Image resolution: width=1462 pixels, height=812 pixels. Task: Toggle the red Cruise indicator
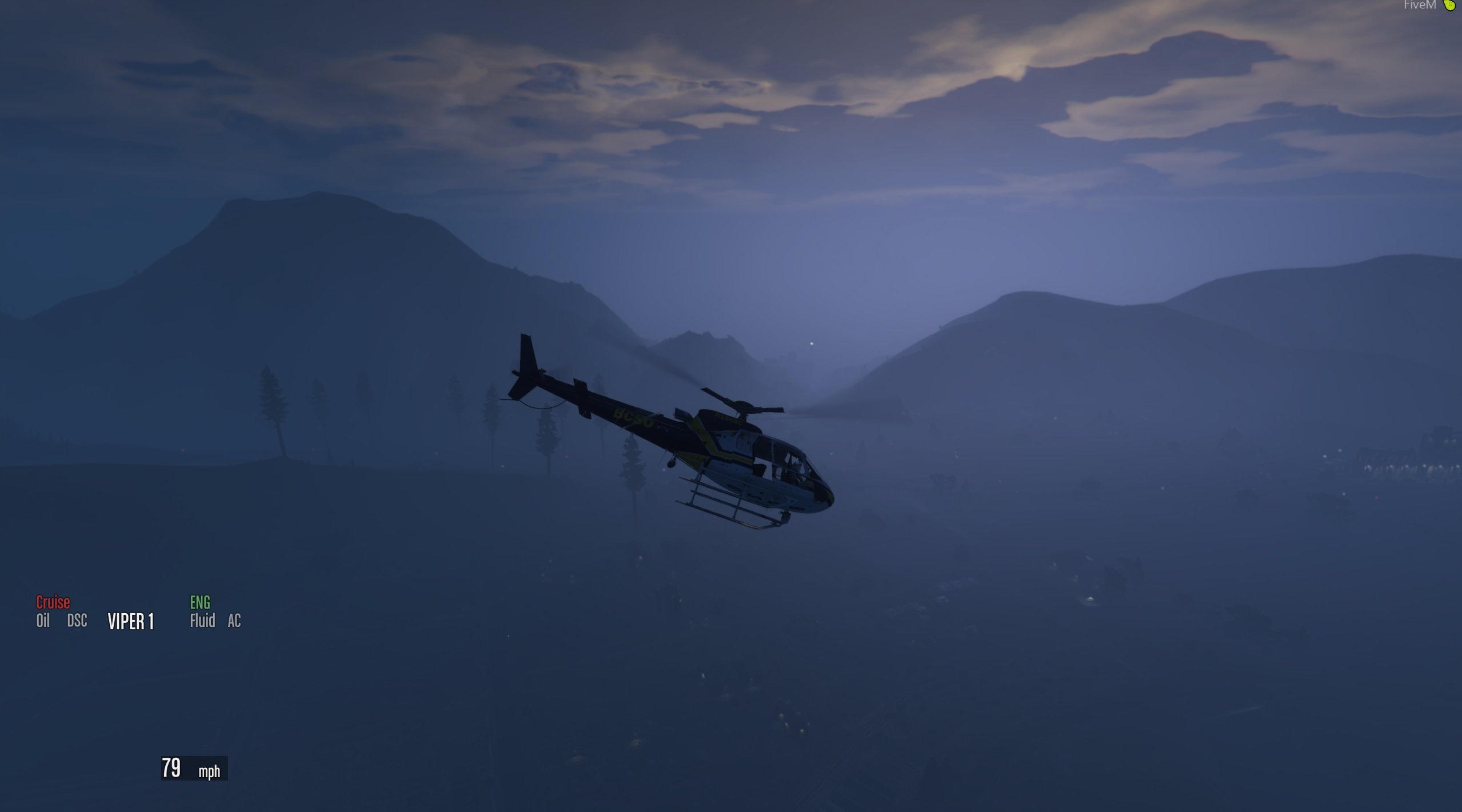(53, 602)
